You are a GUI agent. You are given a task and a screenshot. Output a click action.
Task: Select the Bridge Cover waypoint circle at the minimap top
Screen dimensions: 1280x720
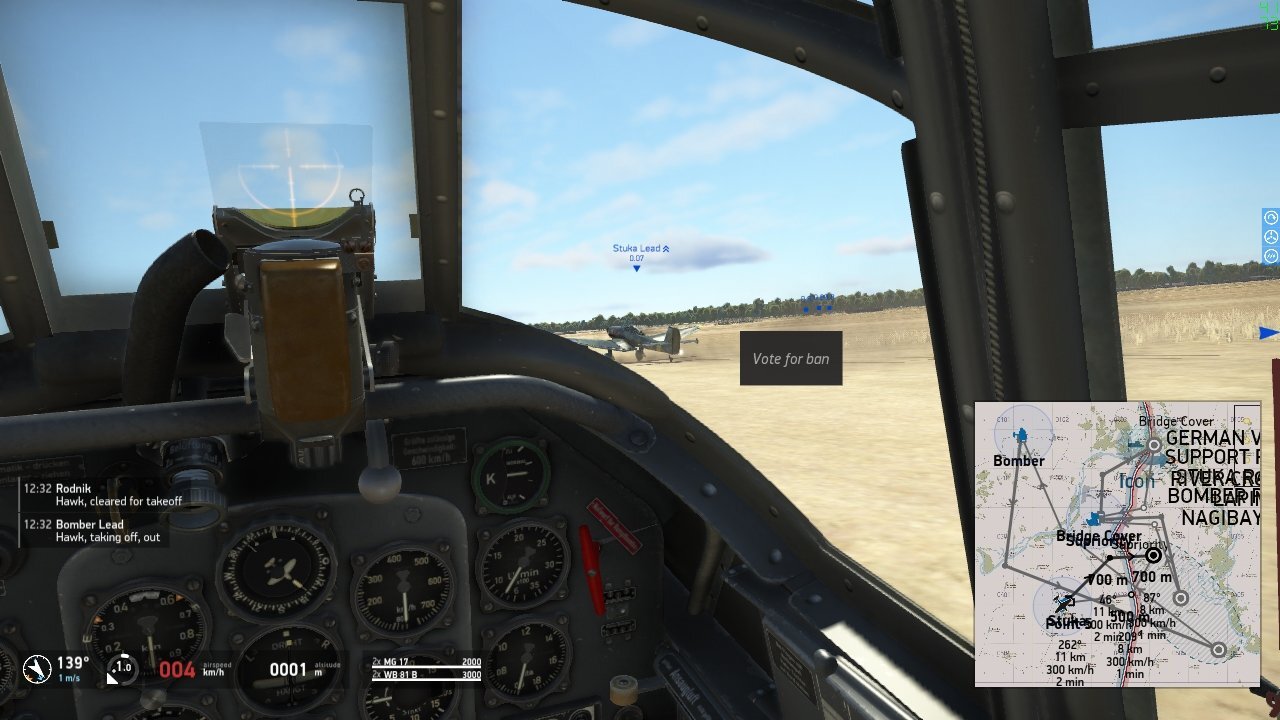1154,444
